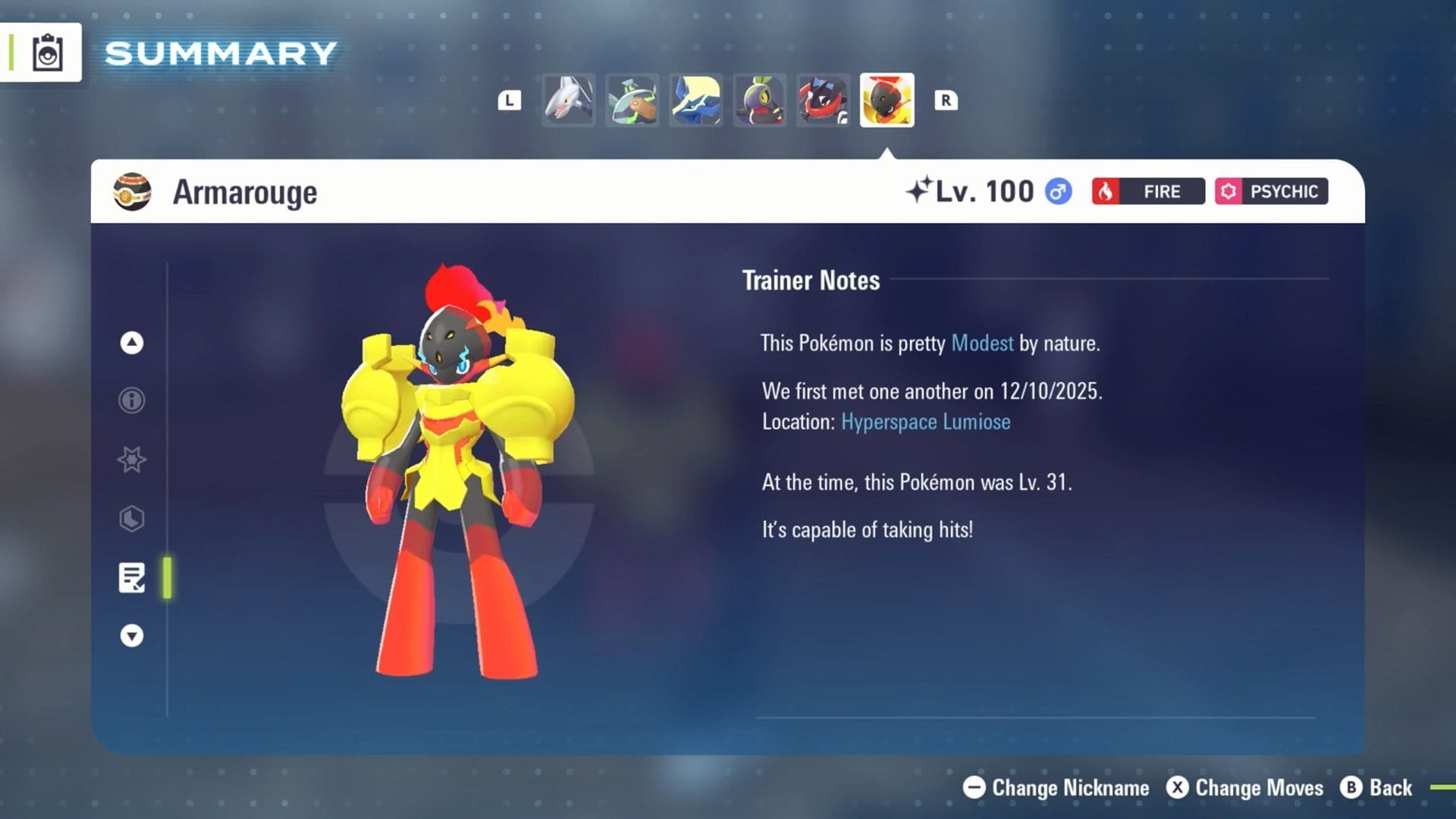
Task: Open the star-shaped moves page icon
Action: pos(130,460)
